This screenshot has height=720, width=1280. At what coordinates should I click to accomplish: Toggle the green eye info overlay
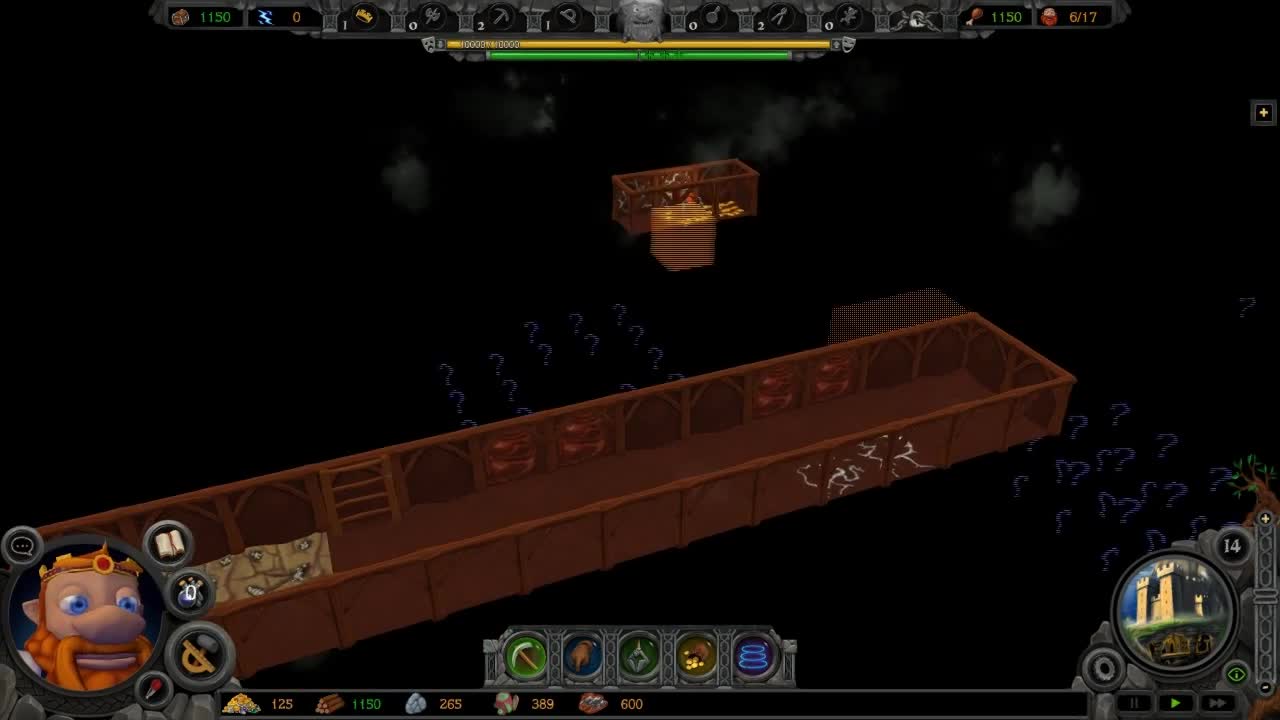coord(1236,673)
